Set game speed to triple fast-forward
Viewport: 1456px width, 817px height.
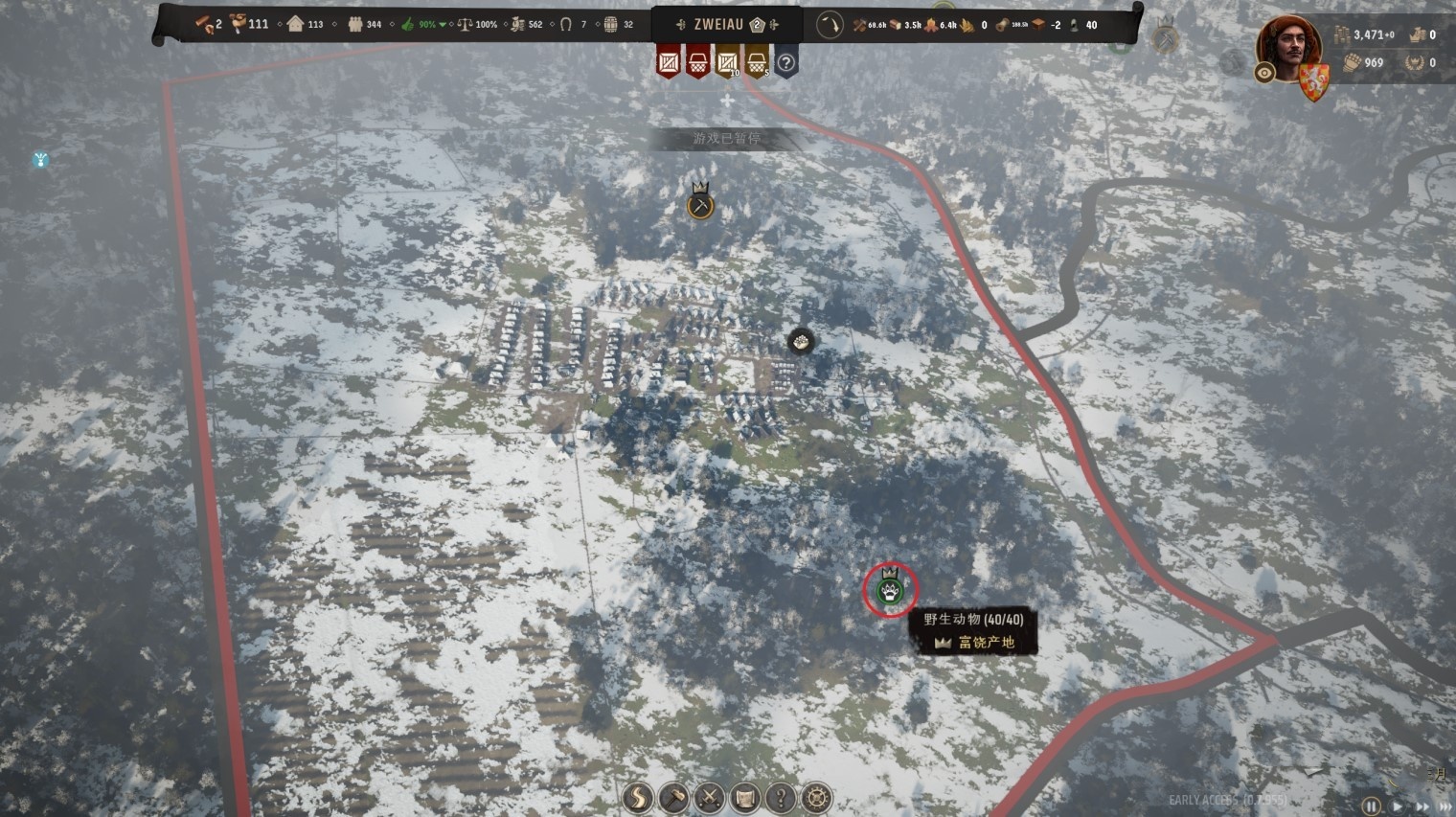1445,806
